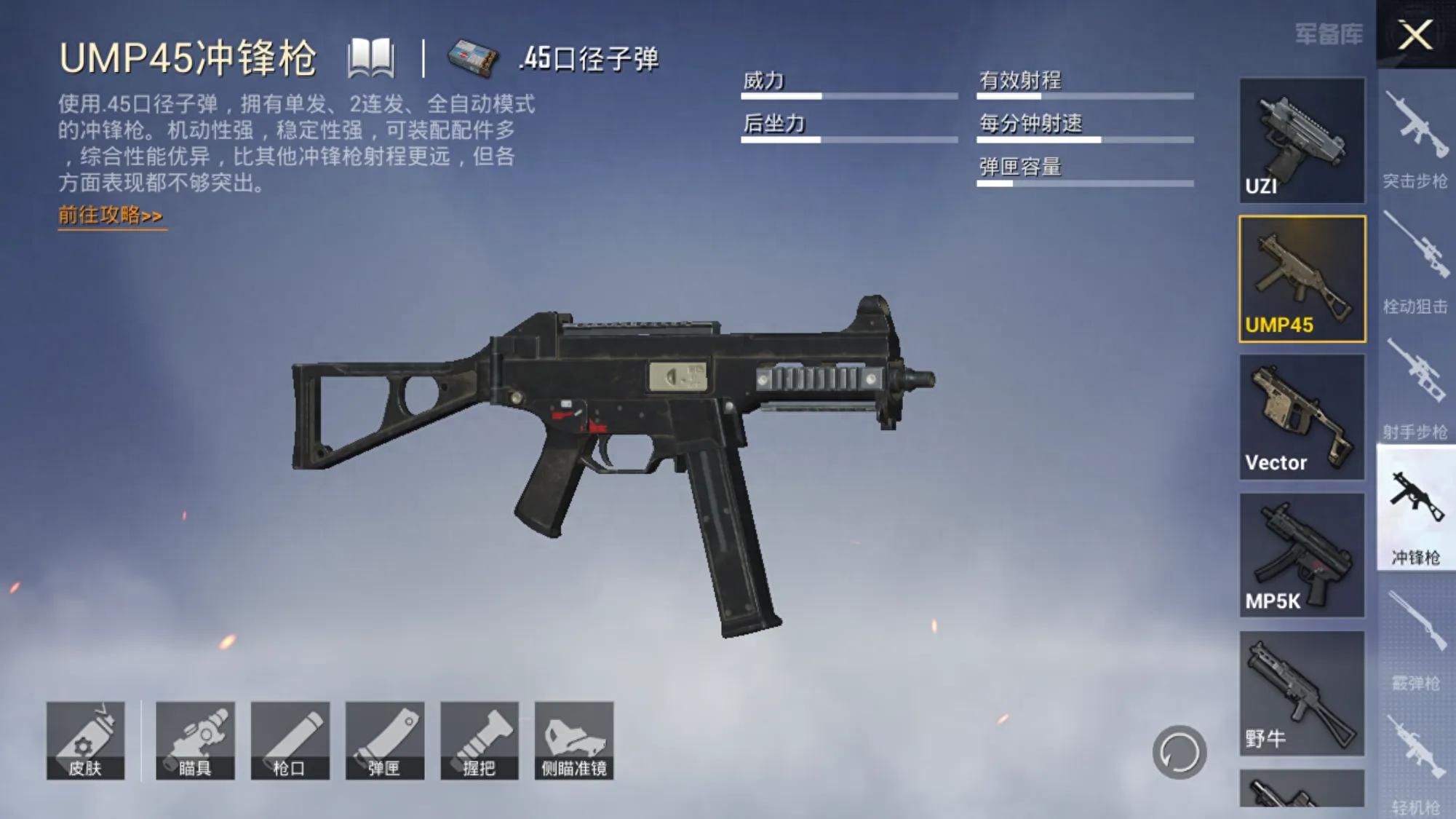The height and width of the screenshot is (819, 1456).
Task: Show the 霰弹枪 shotgun category
Action: click(x=1415, y=641)
